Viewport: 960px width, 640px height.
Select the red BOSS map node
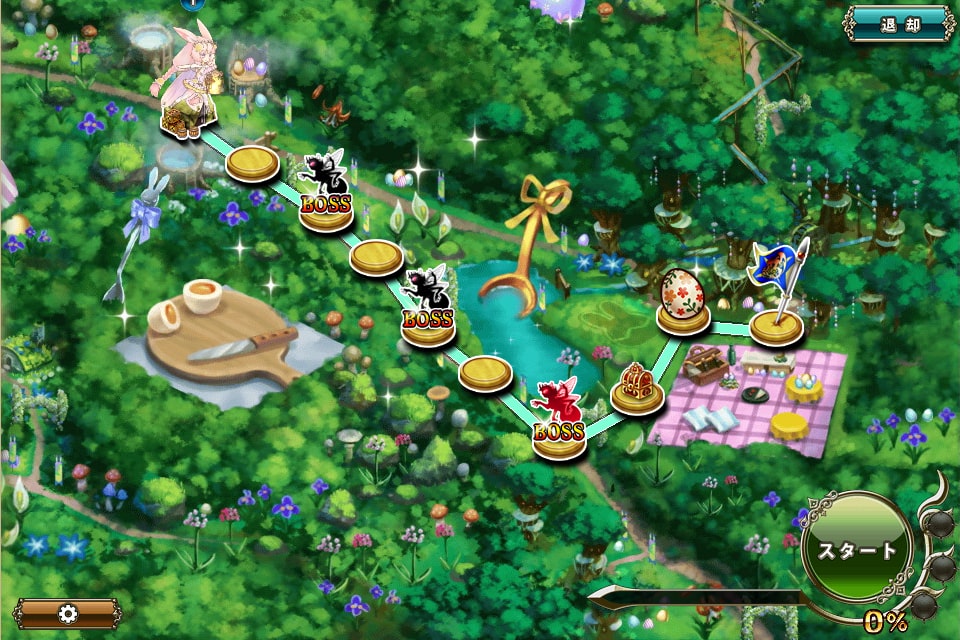pyautogui.click(x=558, y=420)
